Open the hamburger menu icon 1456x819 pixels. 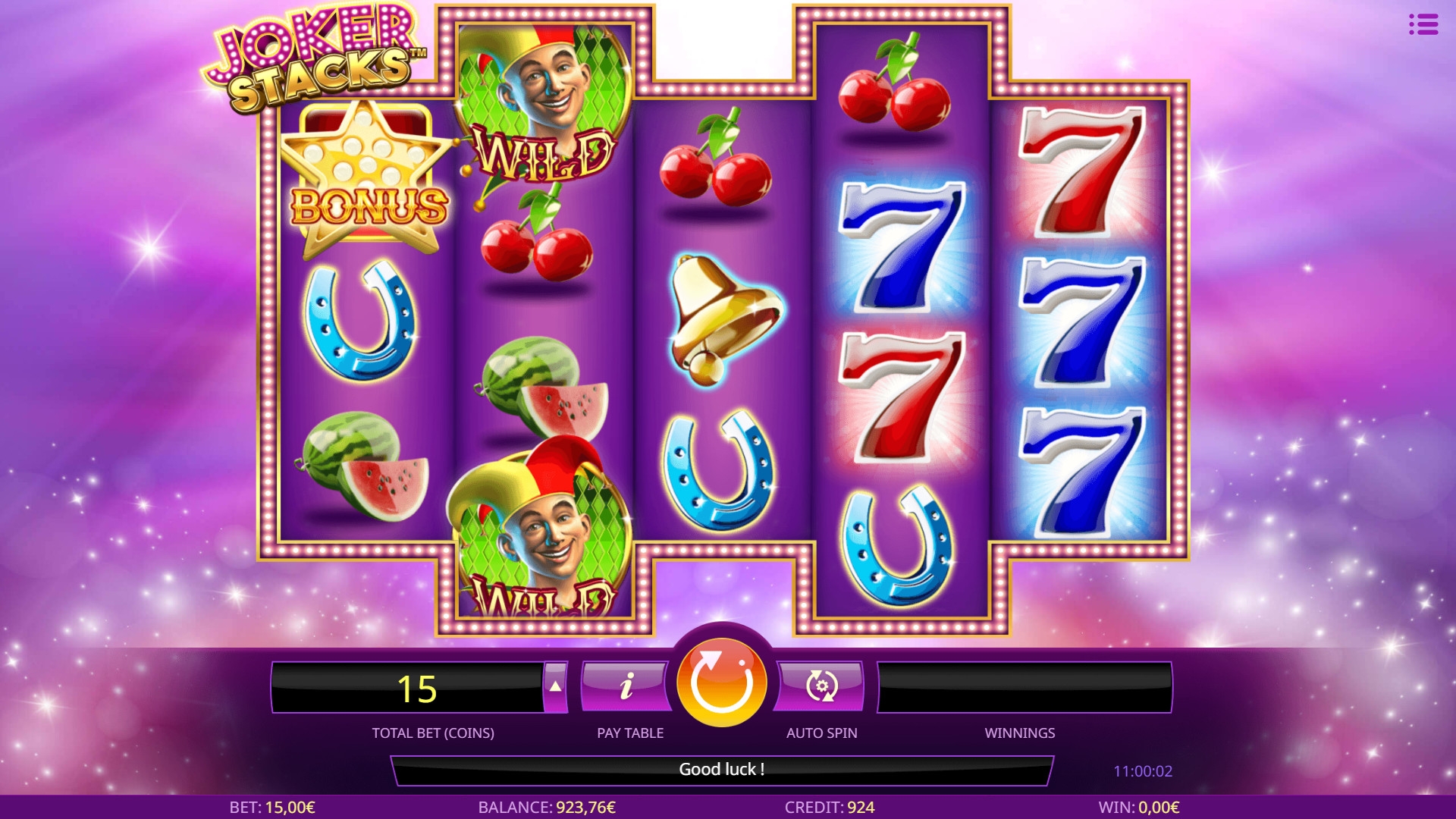[x=1423, y=25]
